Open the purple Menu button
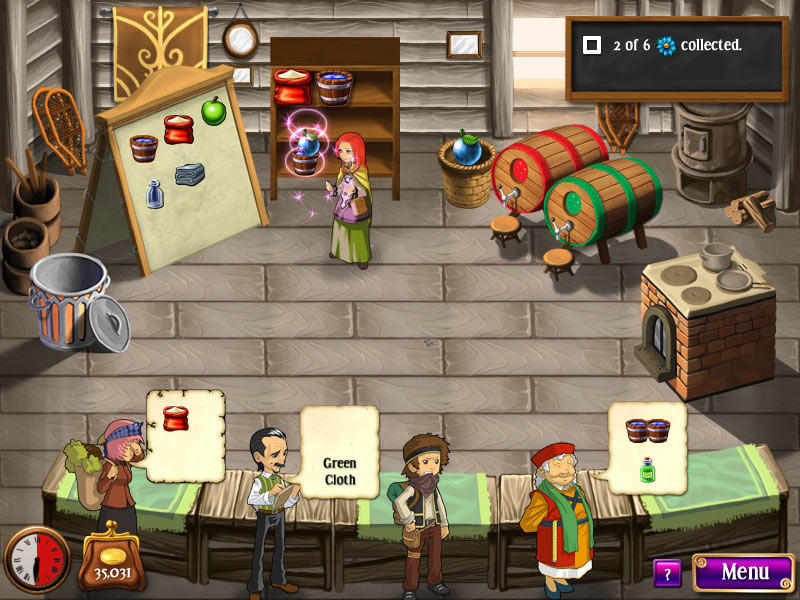Screen dimensions: 800x600 743,572
